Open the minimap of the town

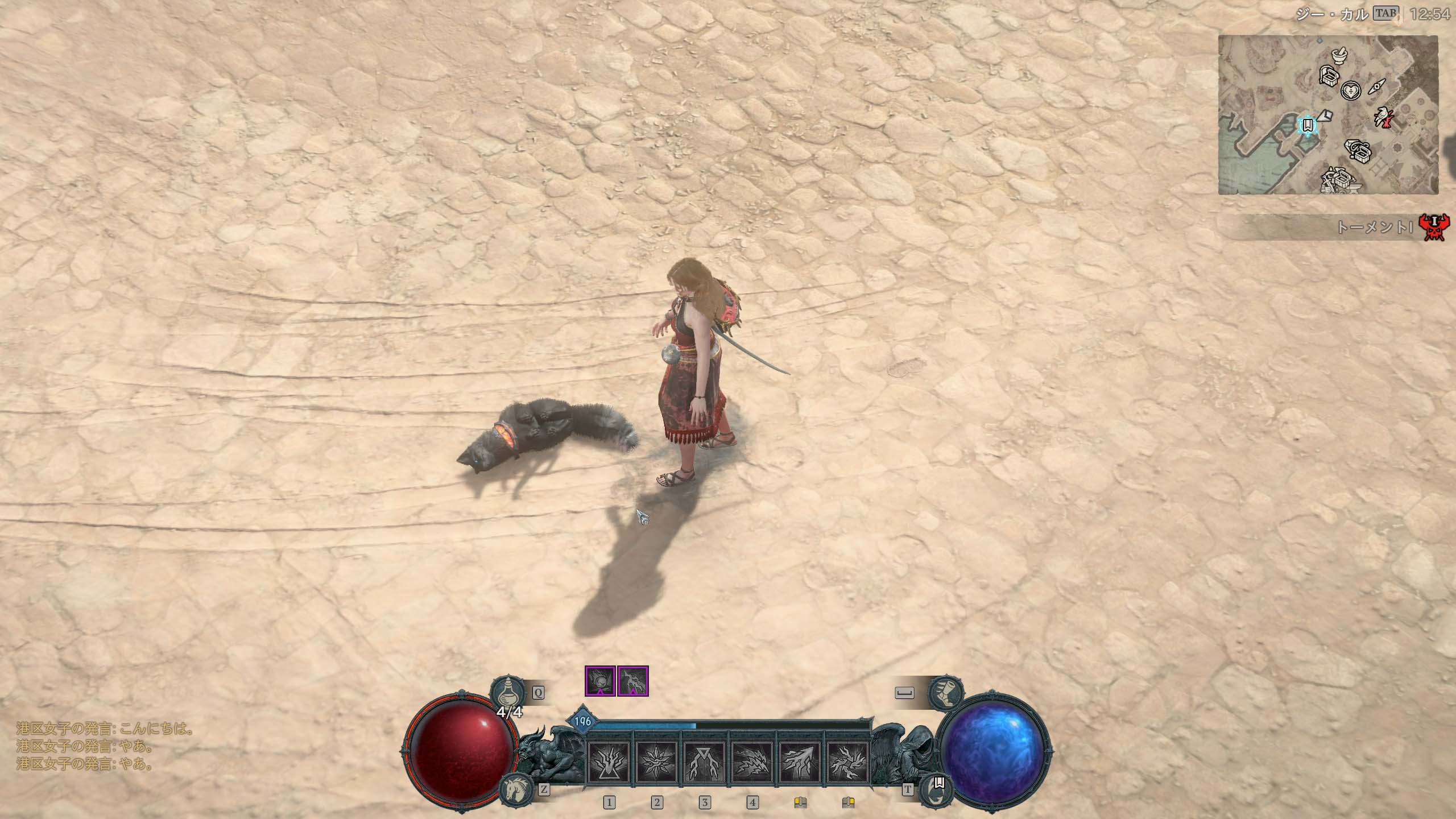1327,114
